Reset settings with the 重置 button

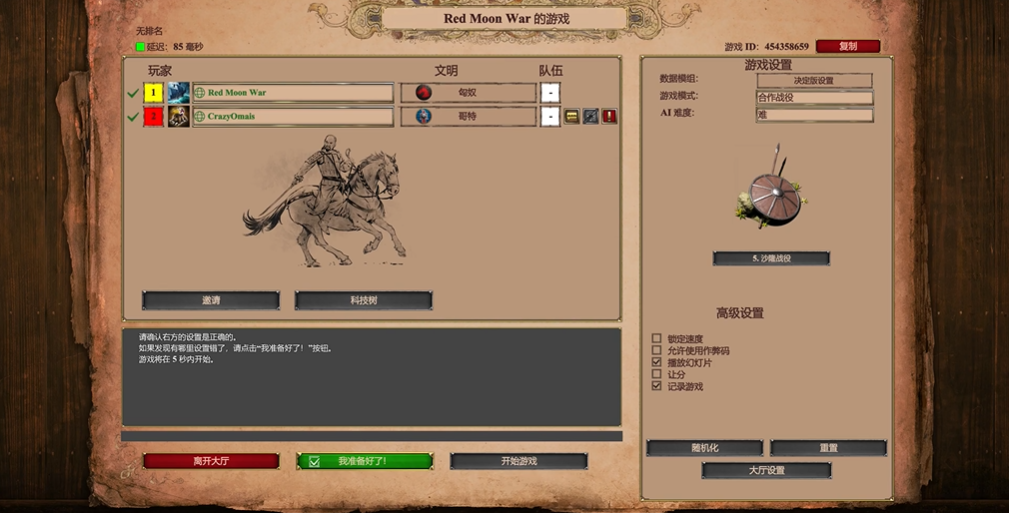click(828, 448)
